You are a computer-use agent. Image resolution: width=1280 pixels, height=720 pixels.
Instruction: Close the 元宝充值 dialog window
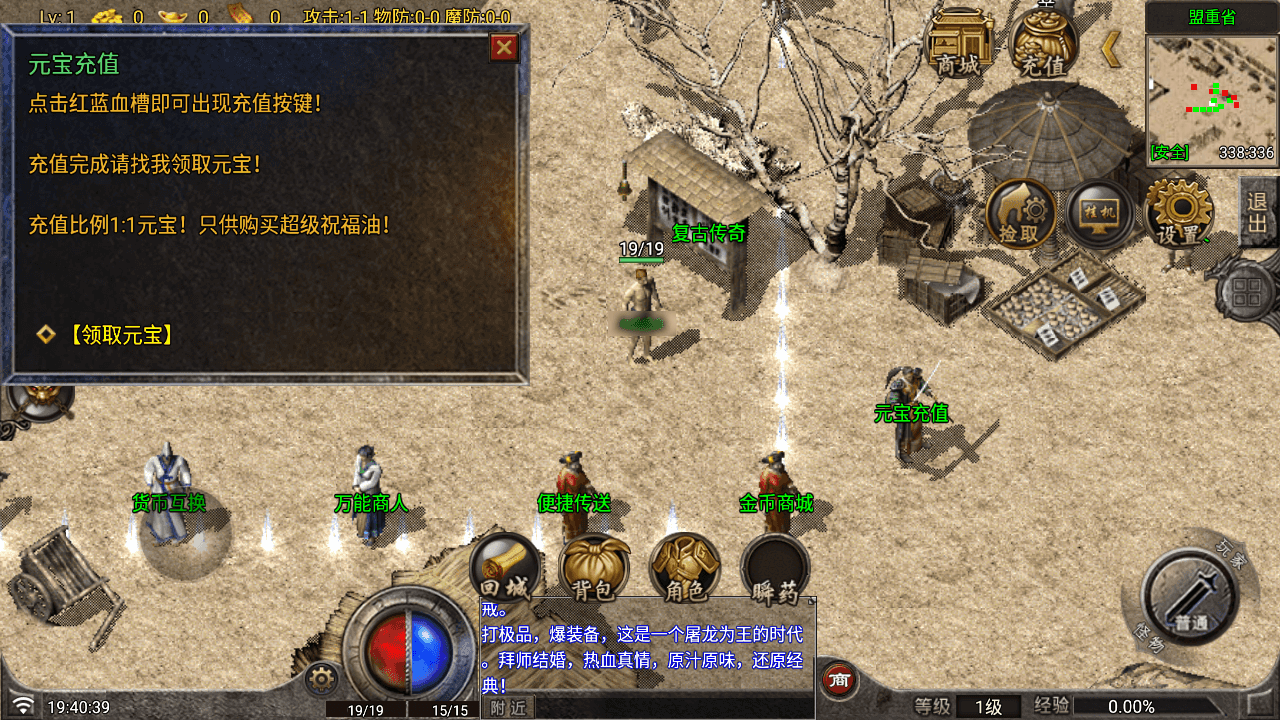[505, 47]
